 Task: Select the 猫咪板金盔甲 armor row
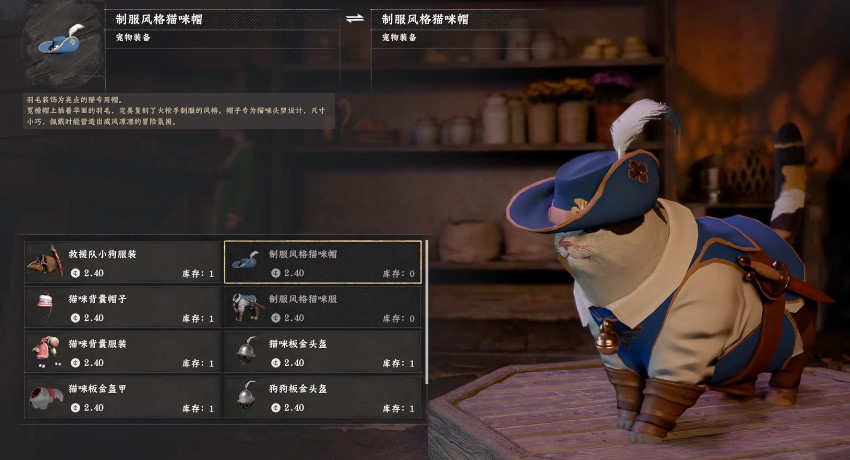pyautogui.click(x=122, y=397)
